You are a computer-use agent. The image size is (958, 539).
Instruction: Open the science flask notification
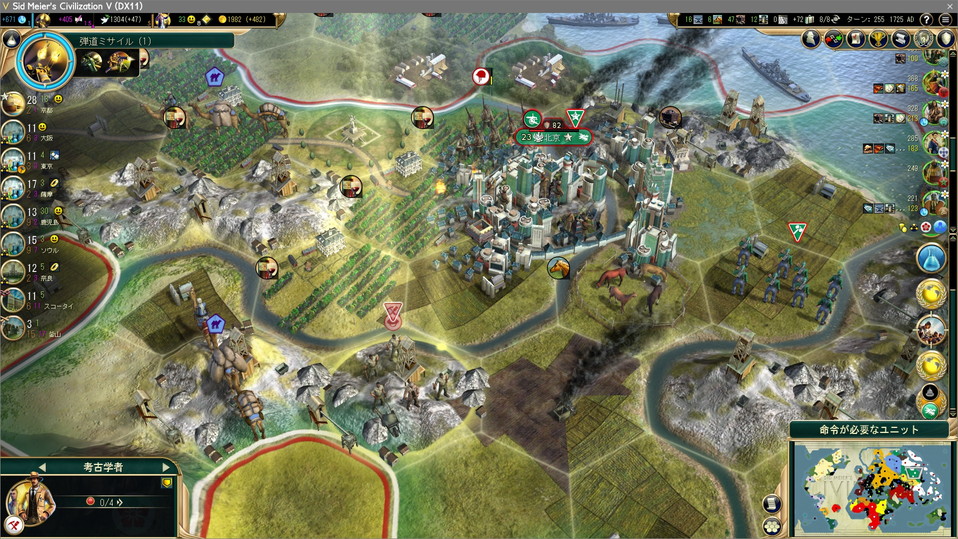click(x=931, y=258)
